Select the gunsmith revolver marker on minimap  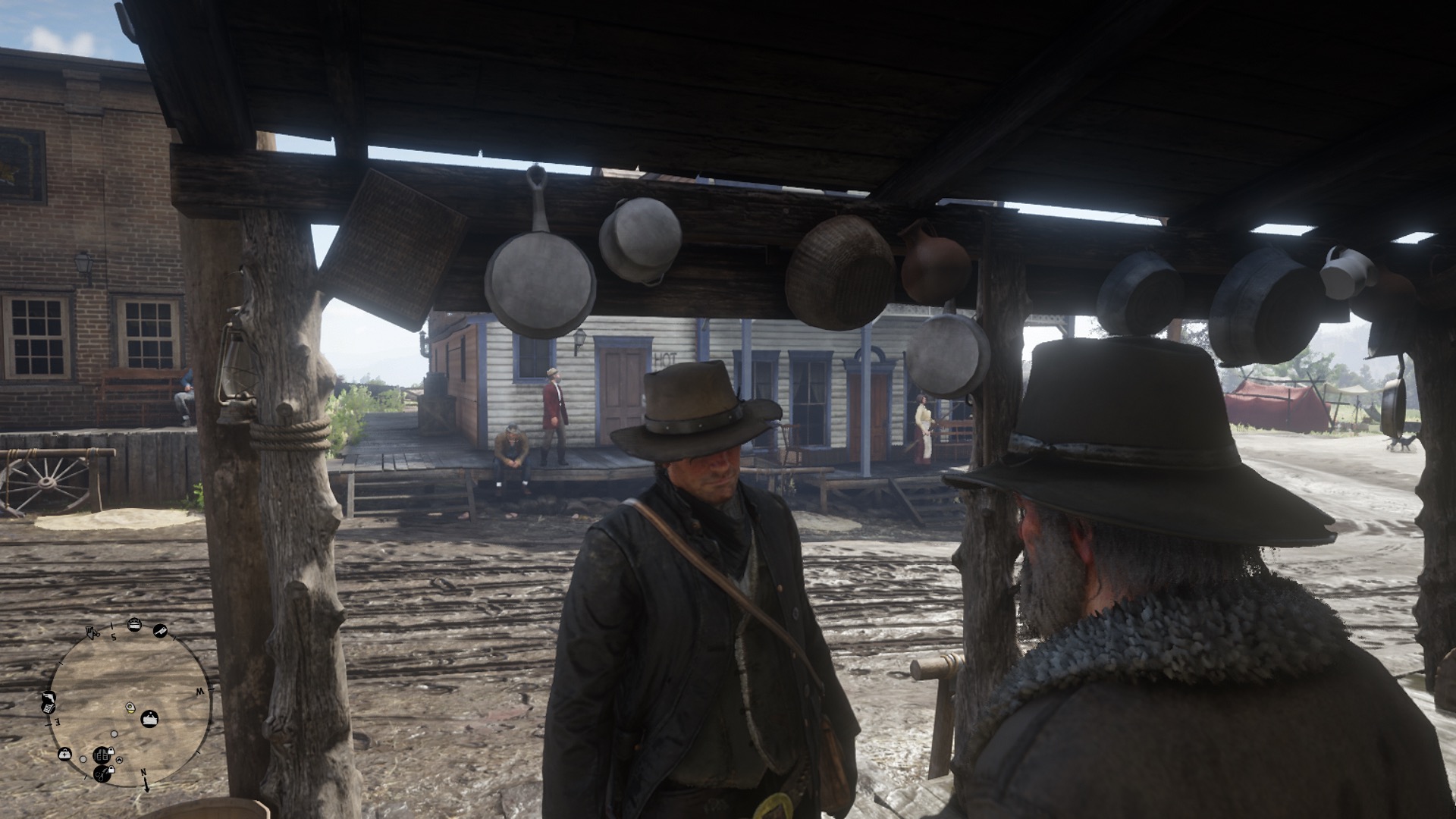click(47, 696)
